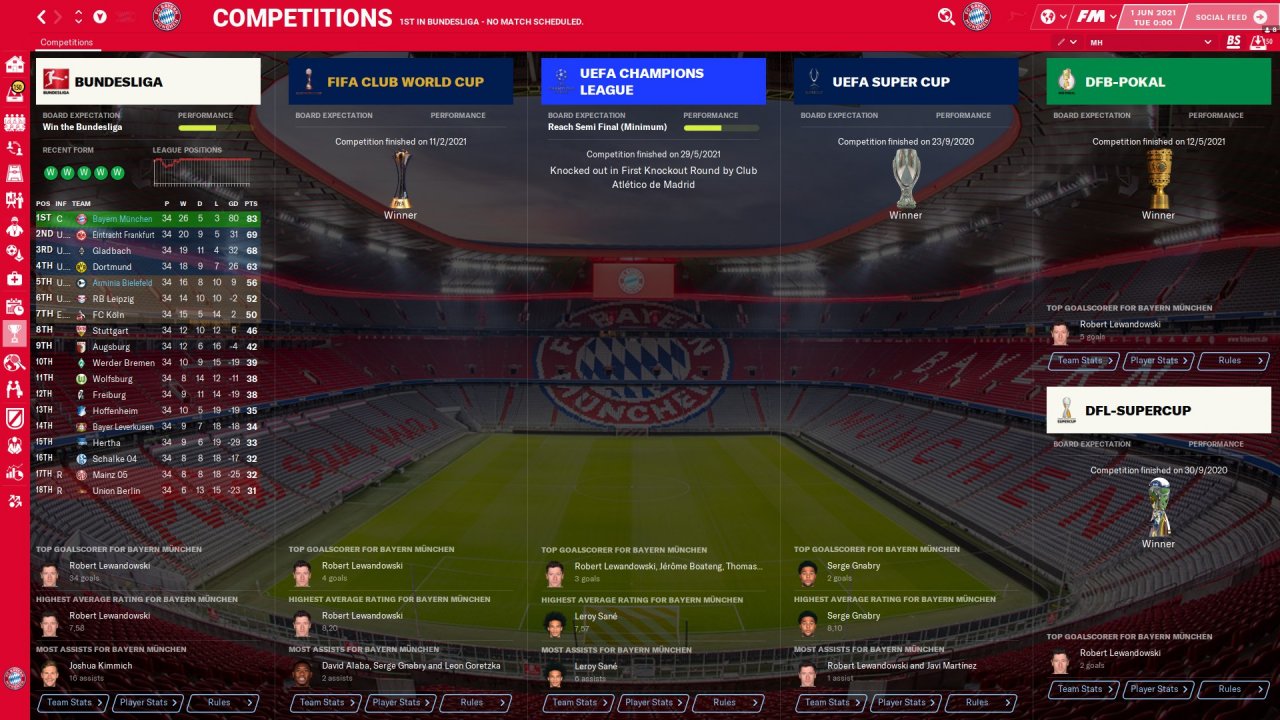
Task: Select Dortmund row in the league table
Action: point(111,267)
